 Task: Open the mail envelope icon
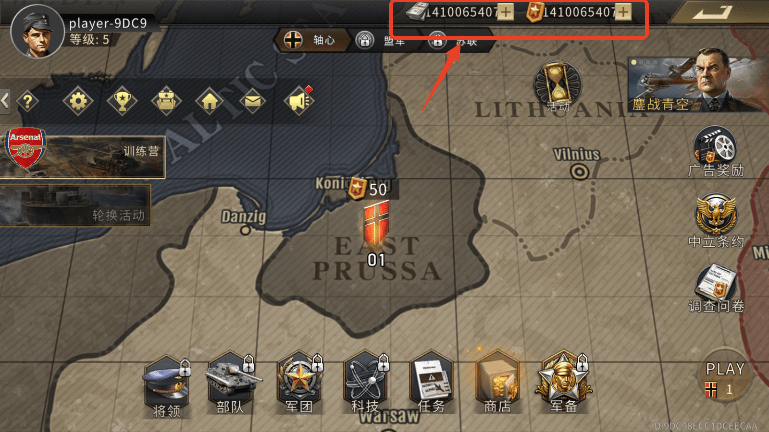point(252,100)
